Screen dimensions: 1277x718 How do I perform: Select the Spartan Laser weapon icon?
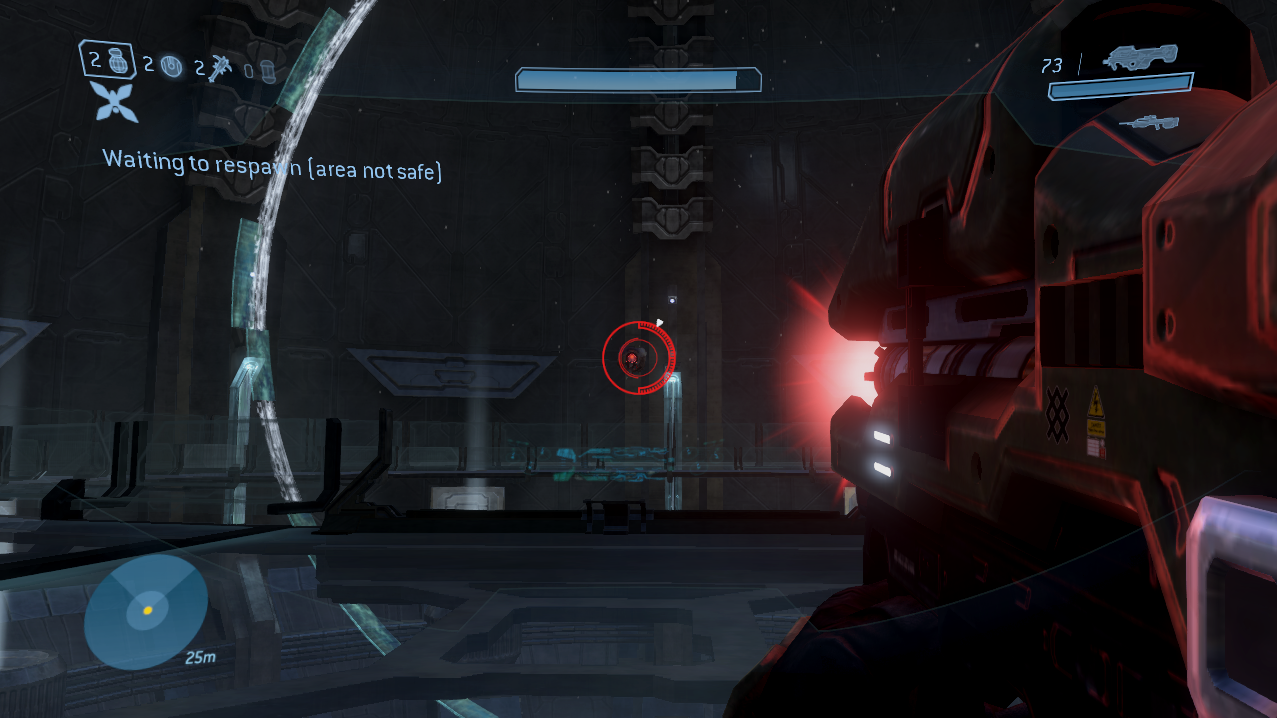click(1138, 60)
